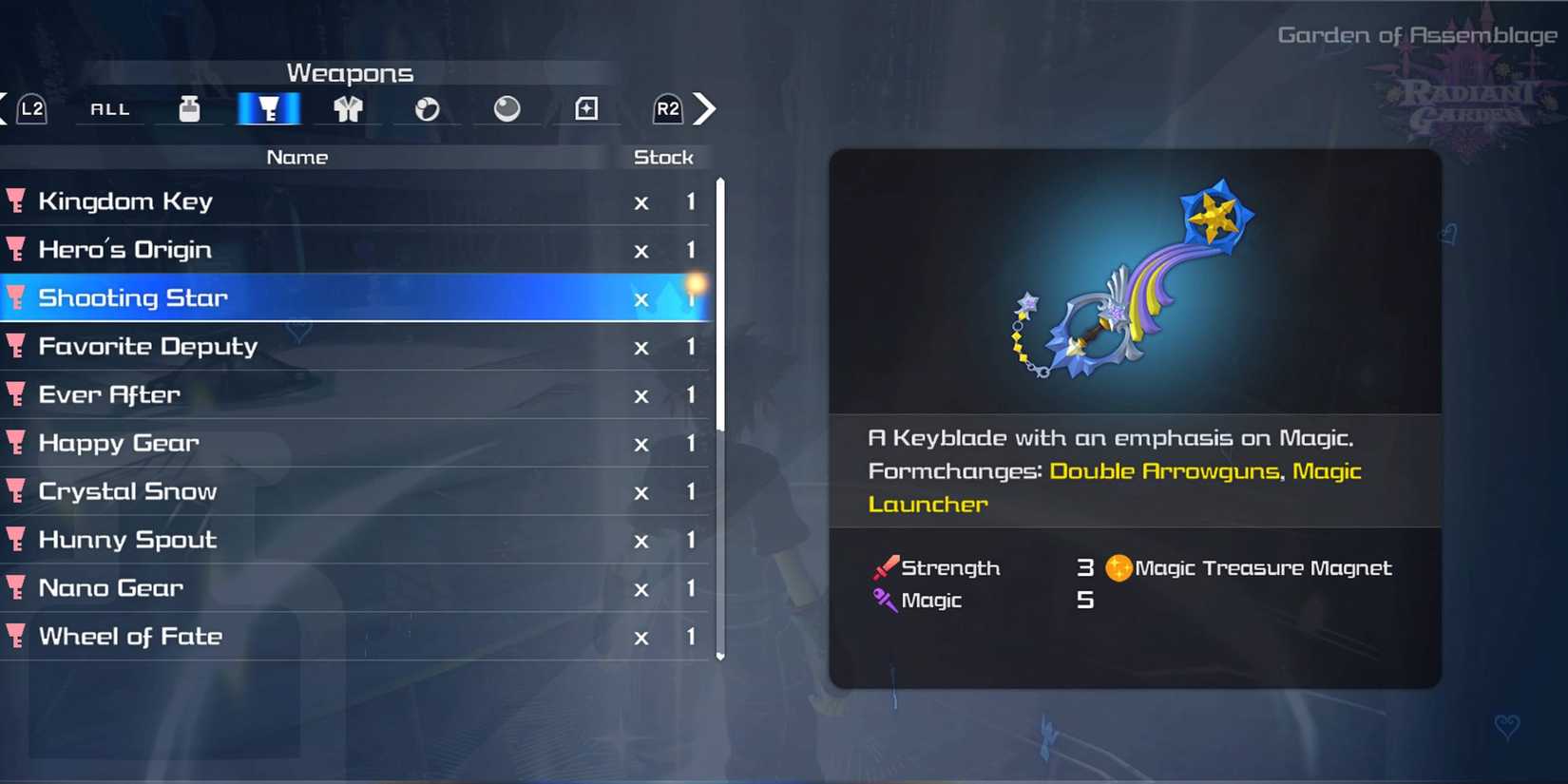Advance to next category with right chevron
The height and width of the screenshot is (784, 1568).
[705, 108]
